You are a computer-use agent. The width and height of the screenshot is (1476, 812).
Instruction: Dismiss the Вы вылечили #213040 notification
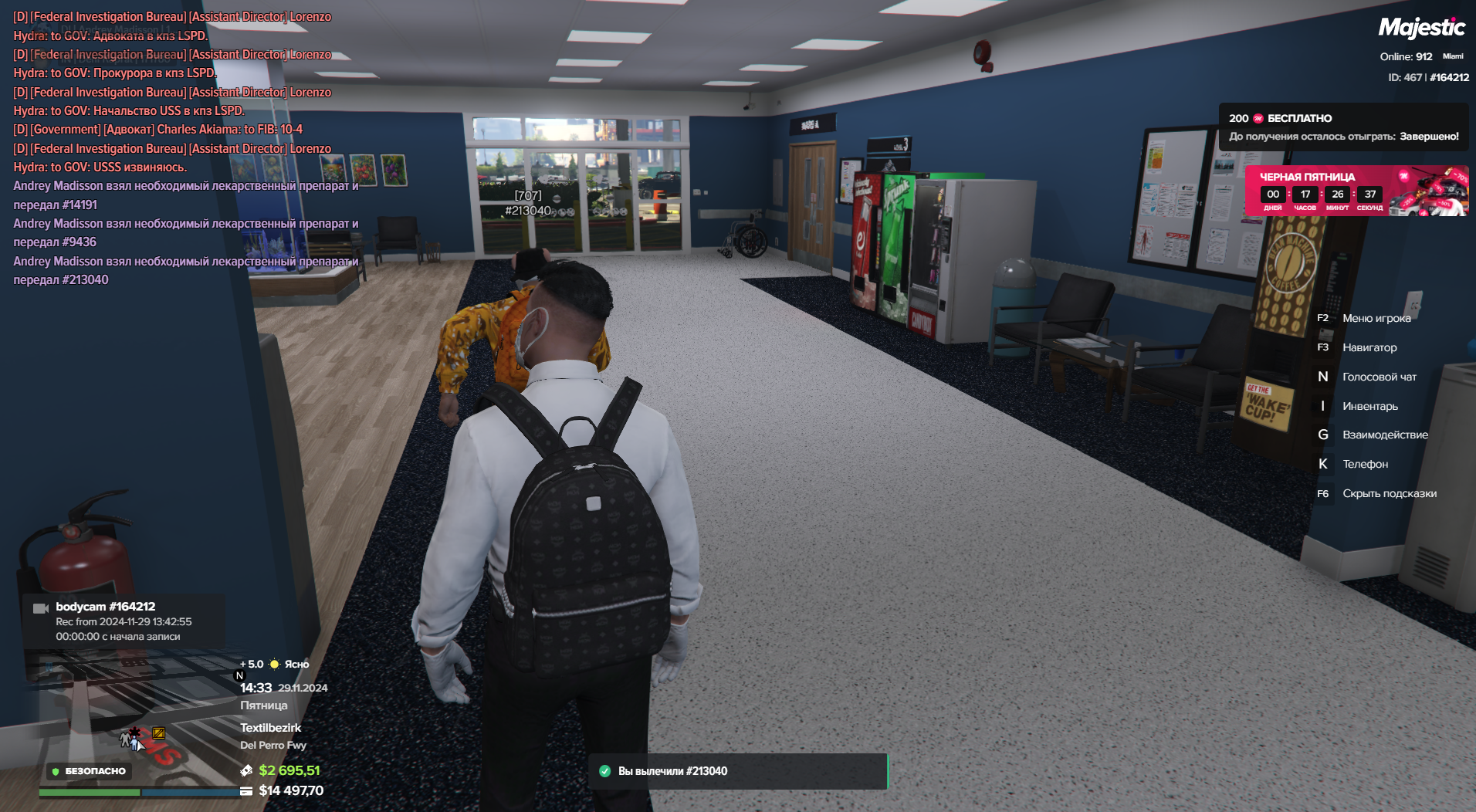(737, 771)
